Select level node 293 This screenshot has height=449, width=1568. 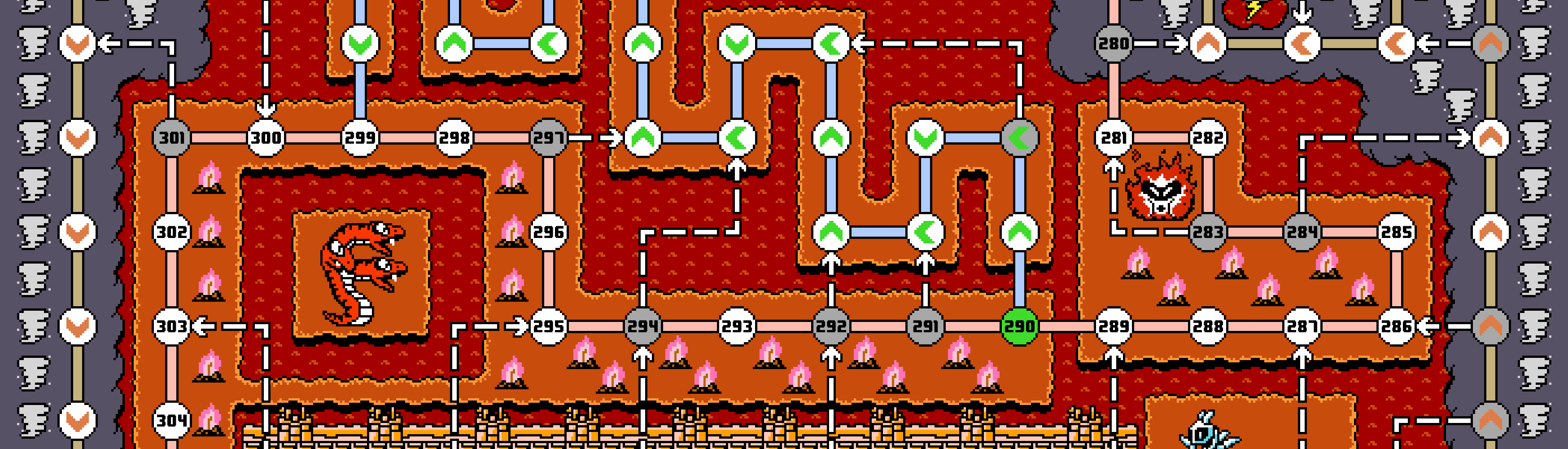click(x=737, y=326)
